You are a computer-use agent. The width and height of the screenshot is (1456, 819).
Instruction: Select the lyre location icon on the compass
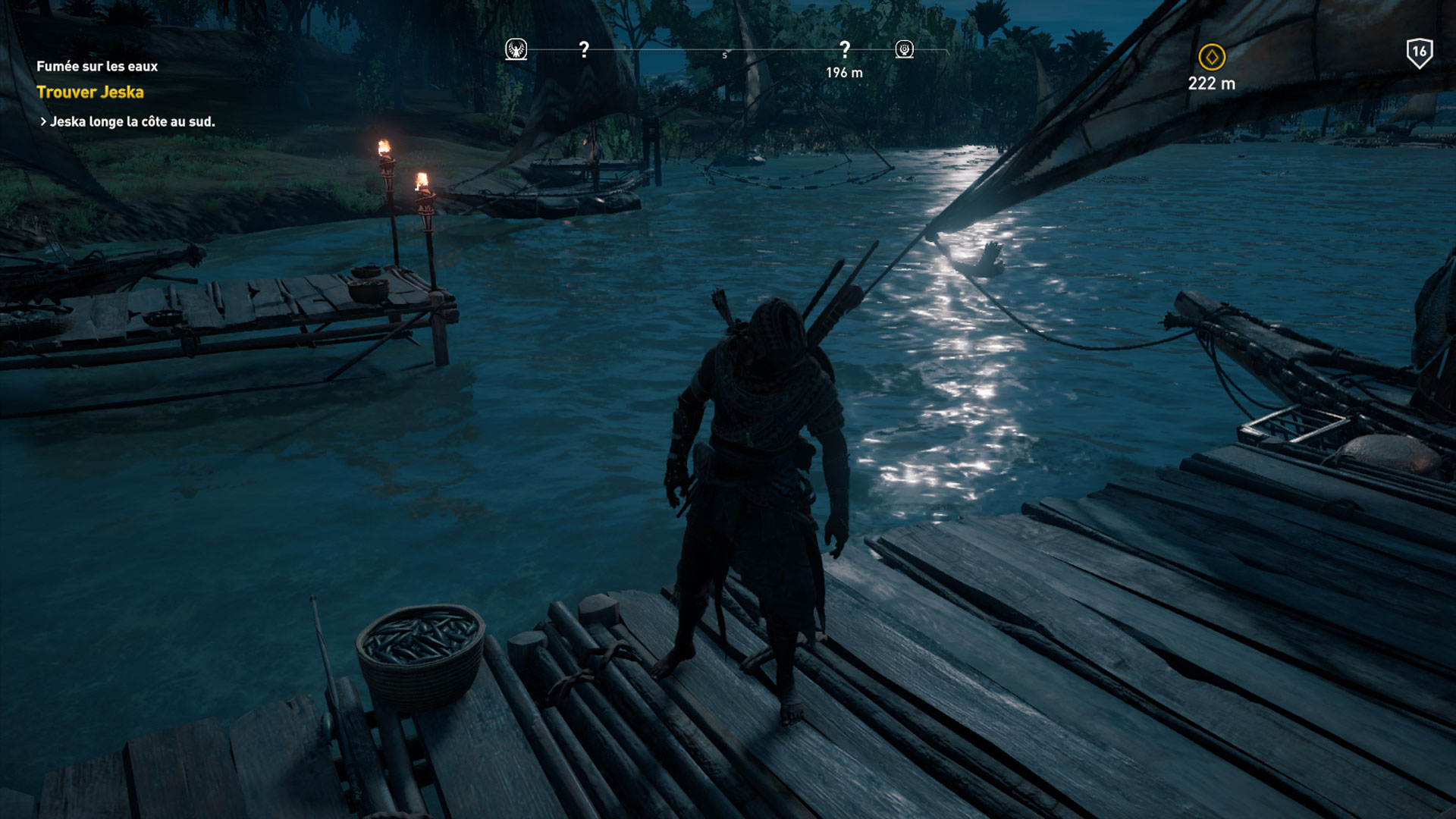tap(902, 48)
